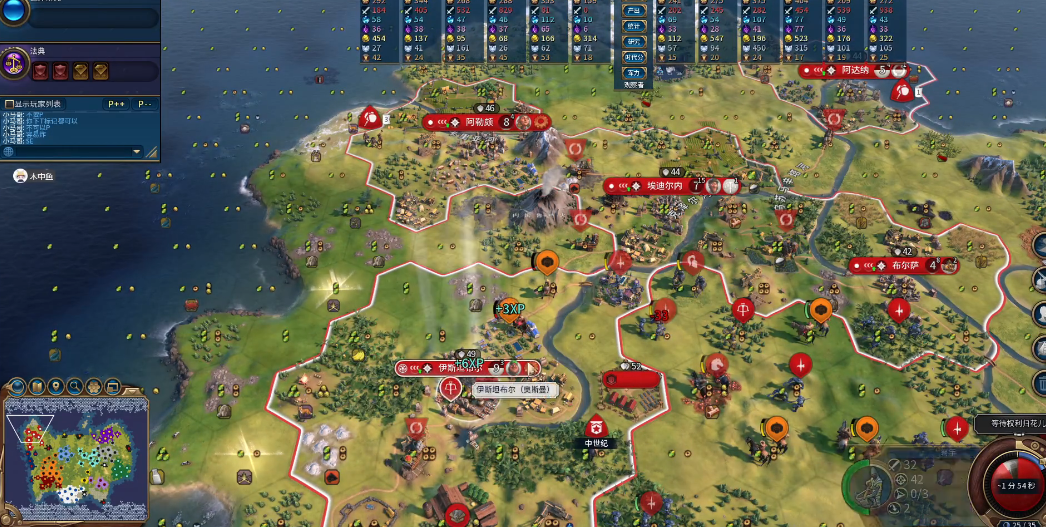
Task: Click the P-- button
Action: pyautogui.click(x=145, y=104)
